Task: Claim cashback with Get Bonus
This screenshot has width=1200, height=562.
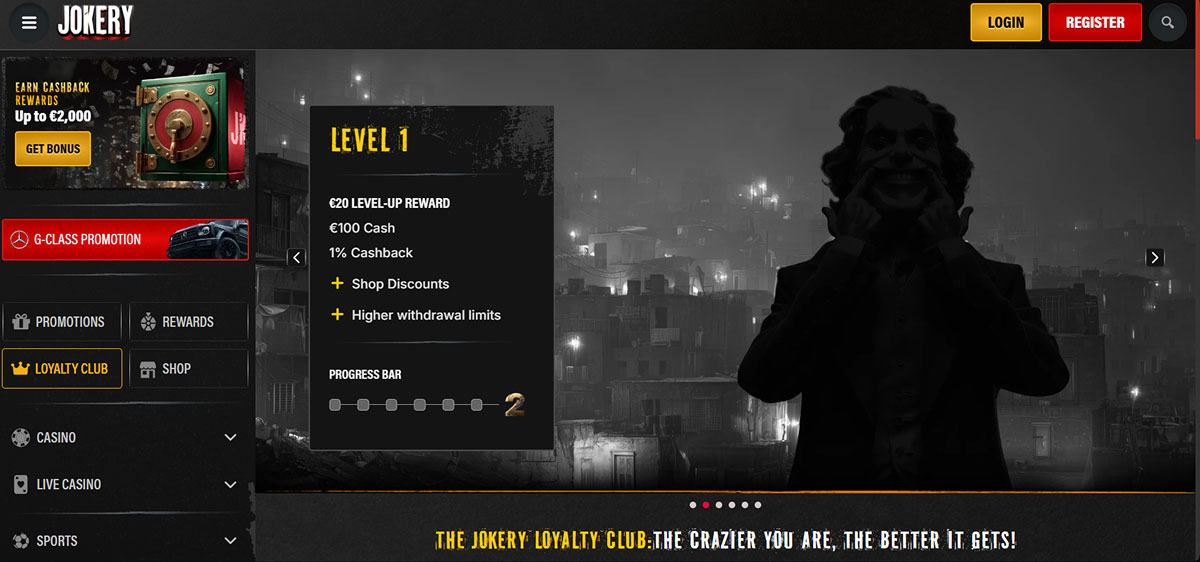Action: pyautogui.click(x=53, y=149)
